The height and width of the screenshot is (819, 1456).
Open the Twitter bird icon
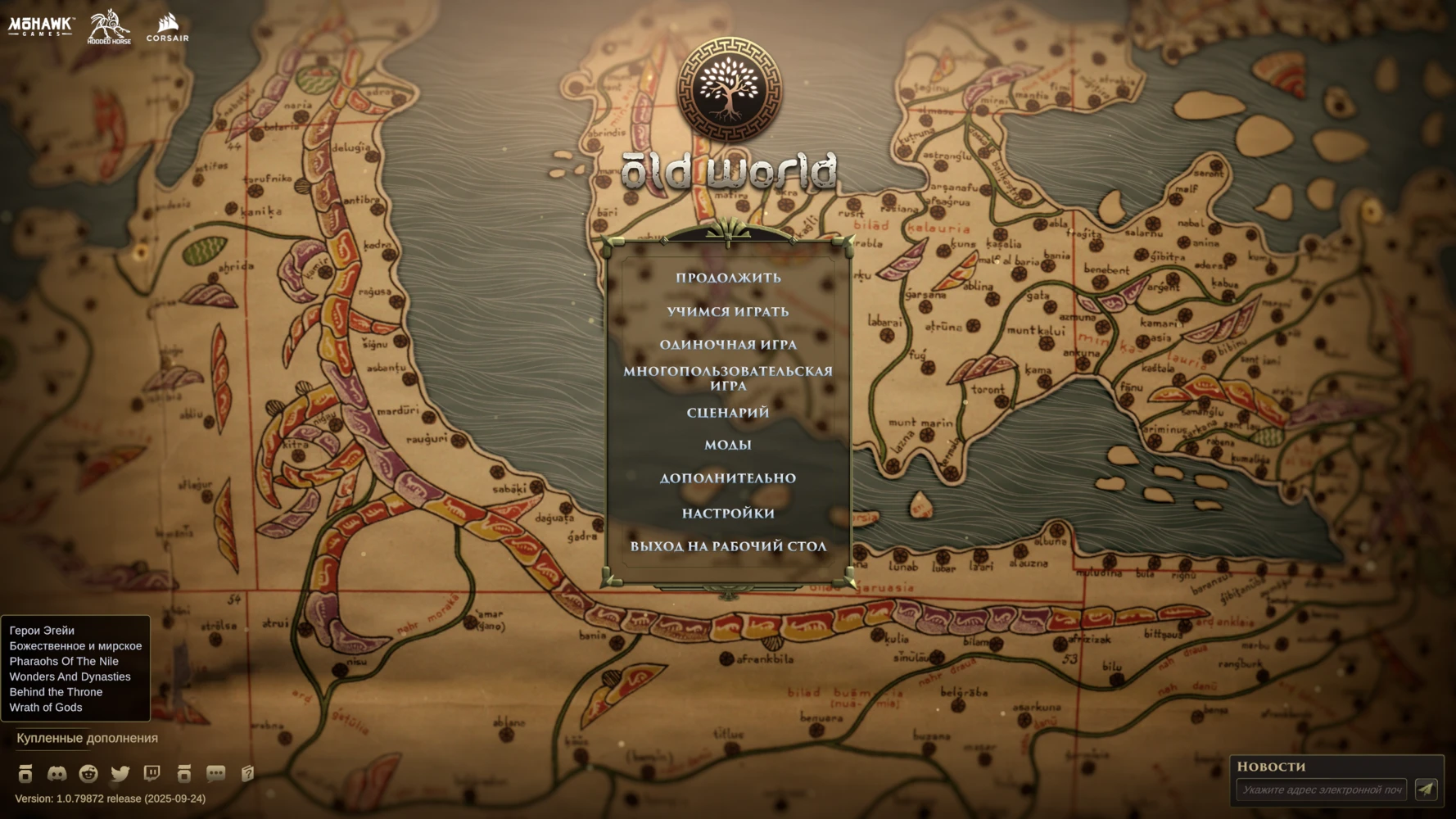pyautogui.click(x=120, y=773)
